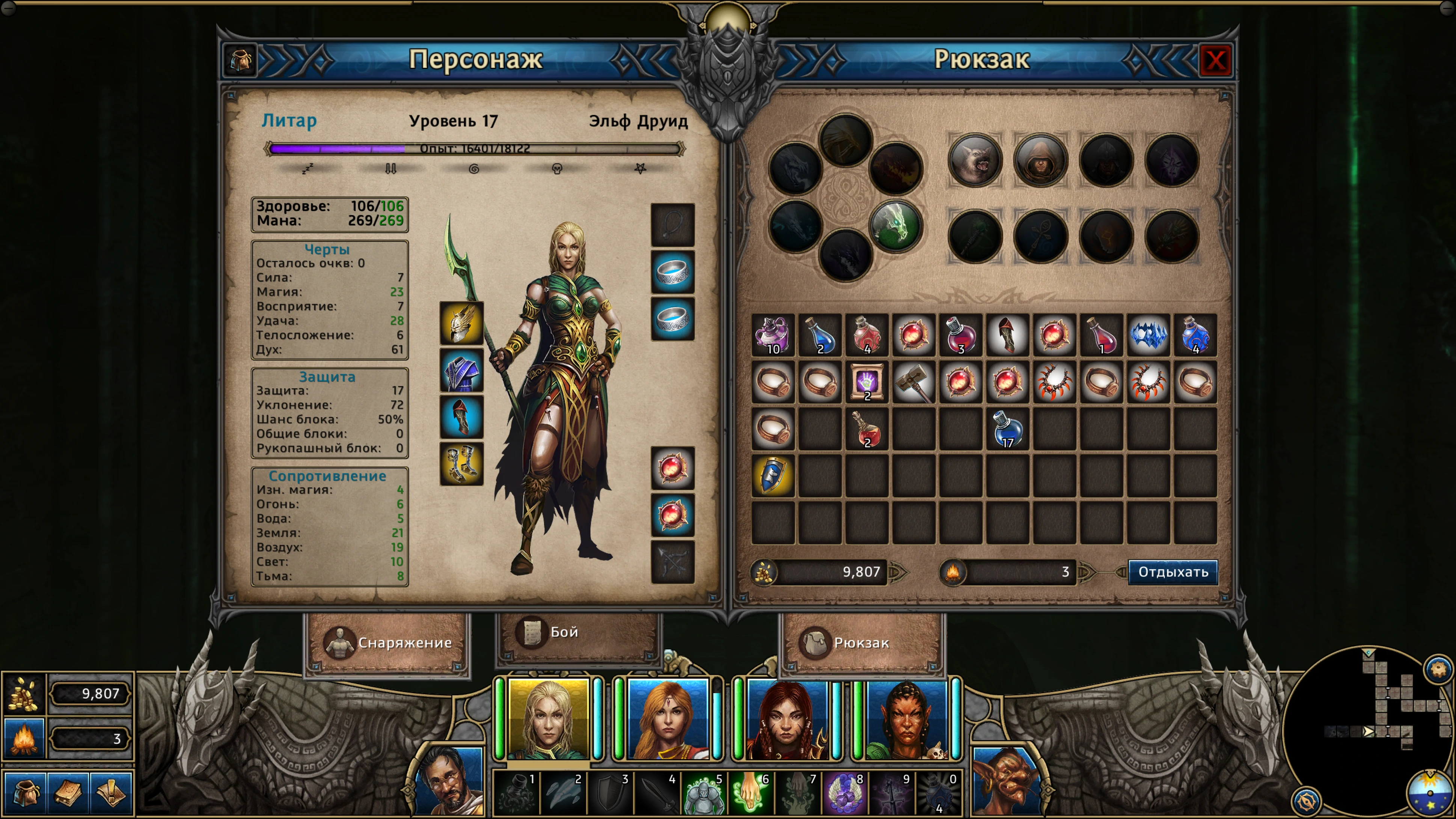
Task: Click the equipped golden boots slot
Action: point(461,464)
